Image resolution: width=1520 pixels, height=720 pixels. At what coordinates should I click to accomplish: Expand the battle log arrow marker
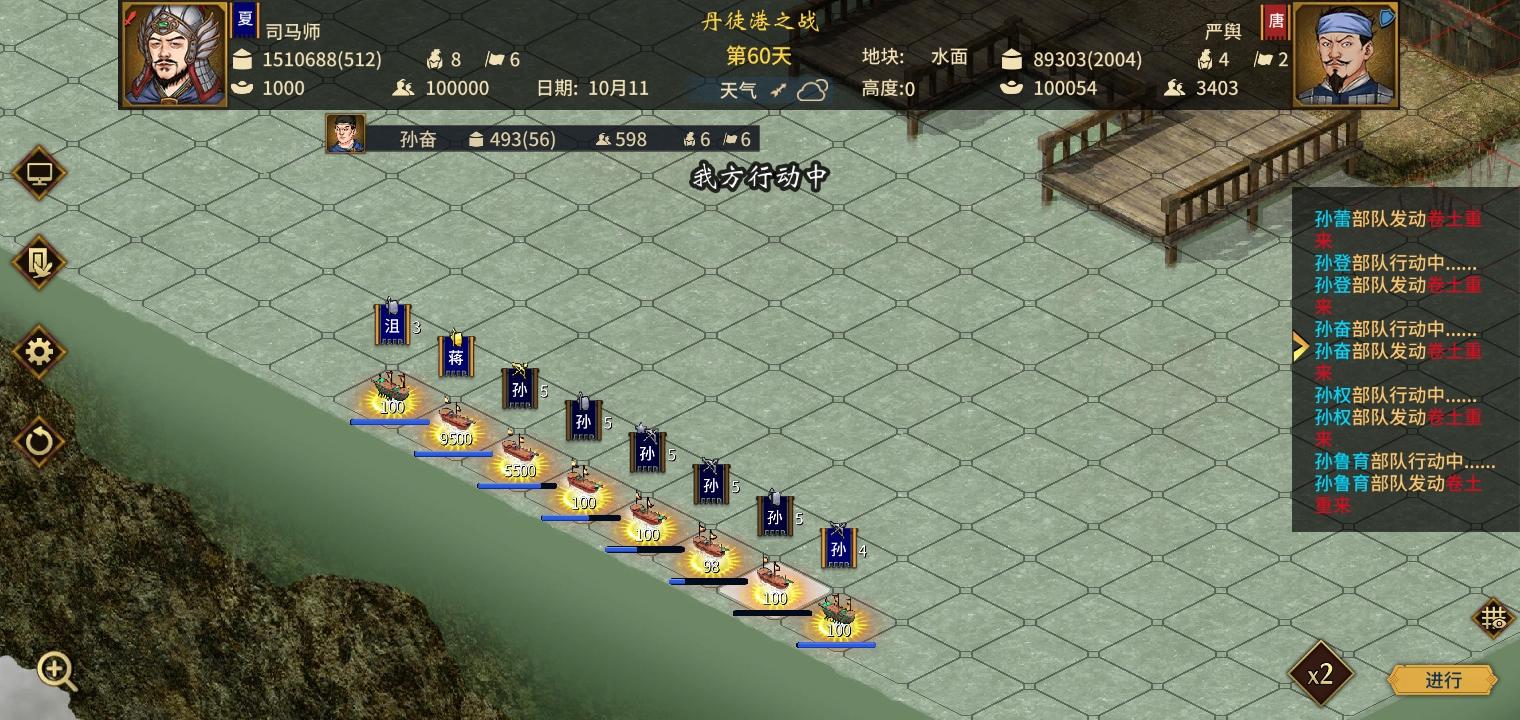tap(1300, 346)
